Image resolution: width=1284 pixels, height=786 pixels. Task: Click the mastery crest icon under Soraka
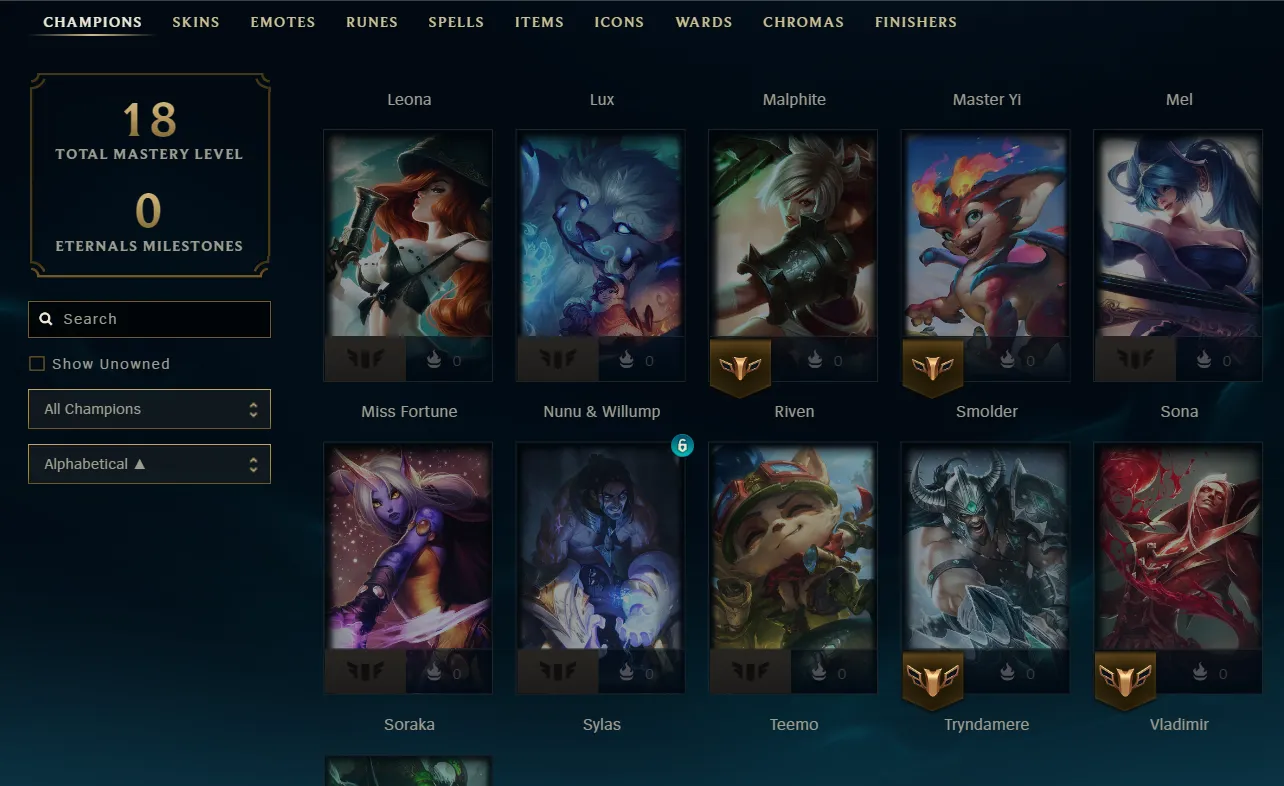365,672
